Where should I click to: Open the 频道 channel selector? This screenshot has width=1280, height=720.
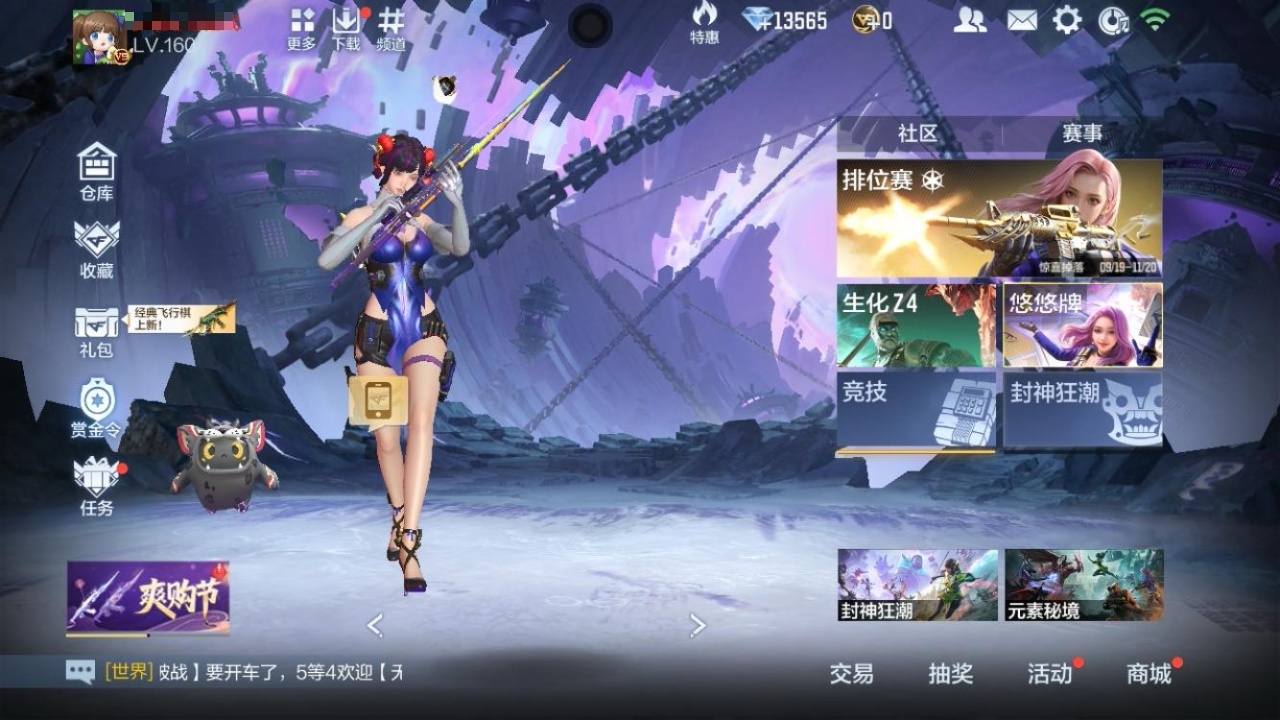(391, 27)
